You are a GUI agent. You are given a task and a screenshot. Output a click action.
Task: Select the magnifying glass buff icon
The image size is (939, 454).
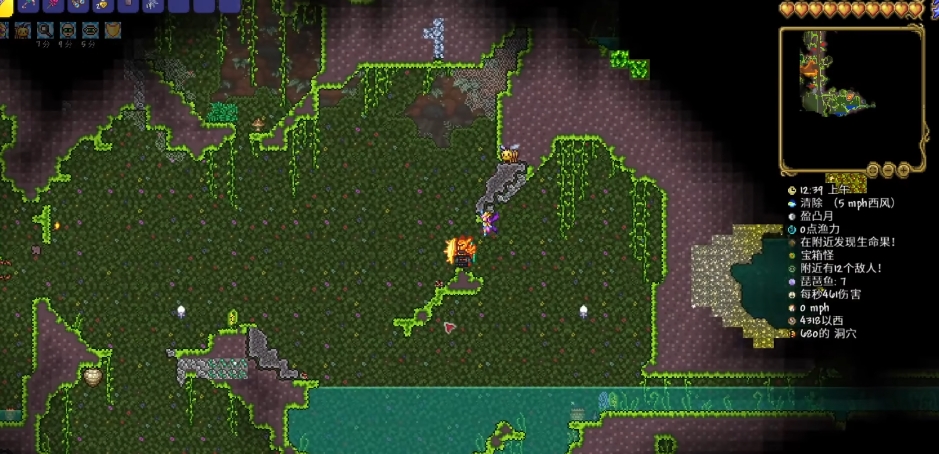click(x=46, y=31)
